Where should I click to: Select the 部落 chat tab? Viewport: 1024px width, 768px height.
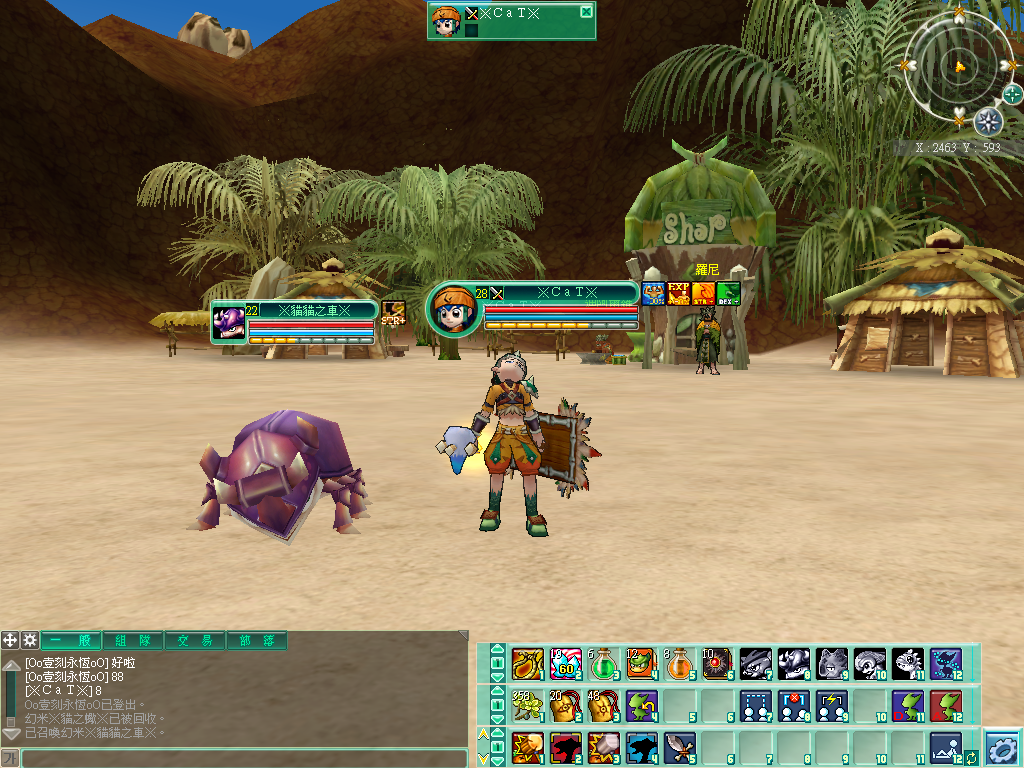257,640
